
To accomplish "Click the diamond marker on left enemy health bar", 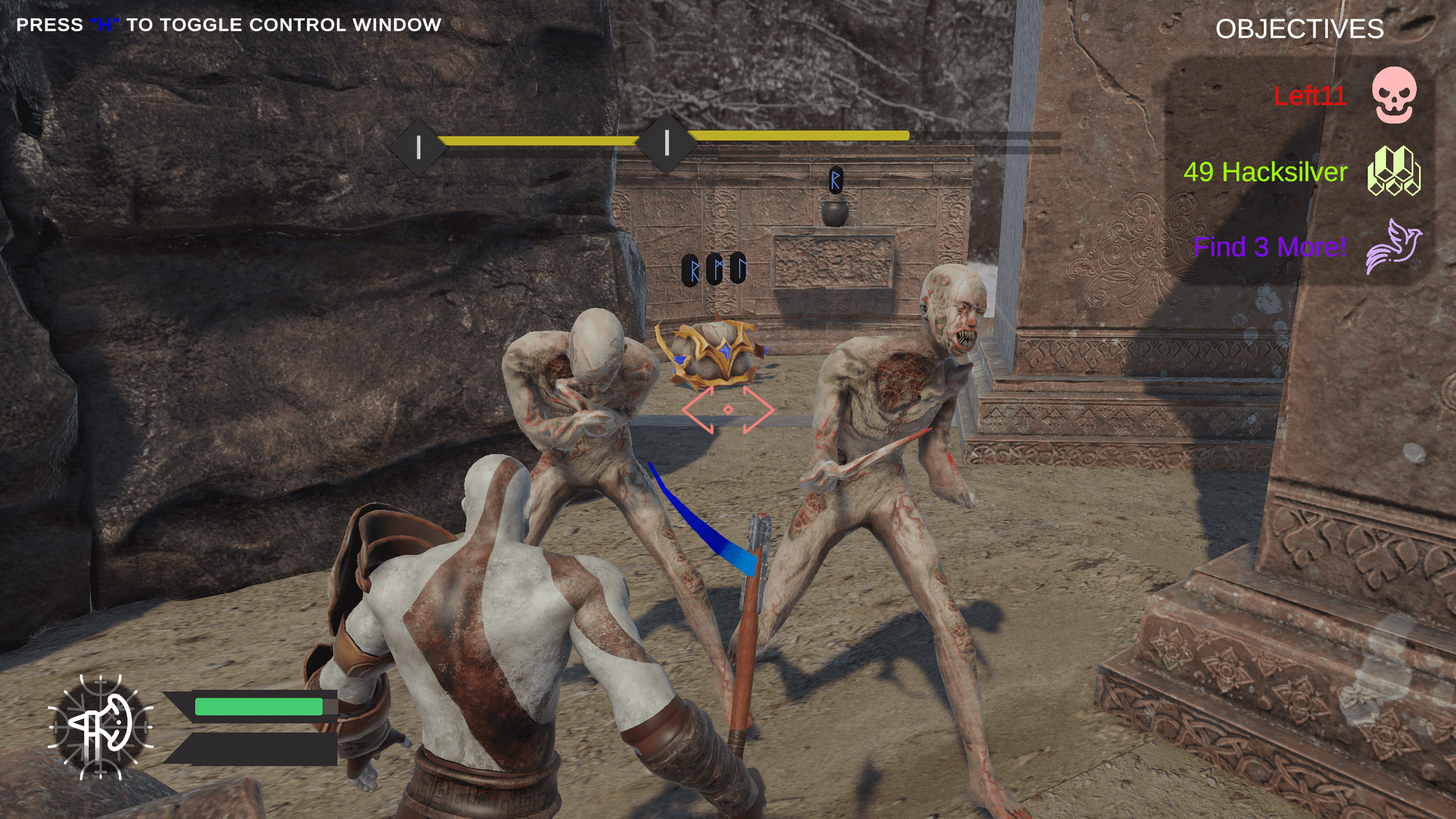I will tap(419, 144).
